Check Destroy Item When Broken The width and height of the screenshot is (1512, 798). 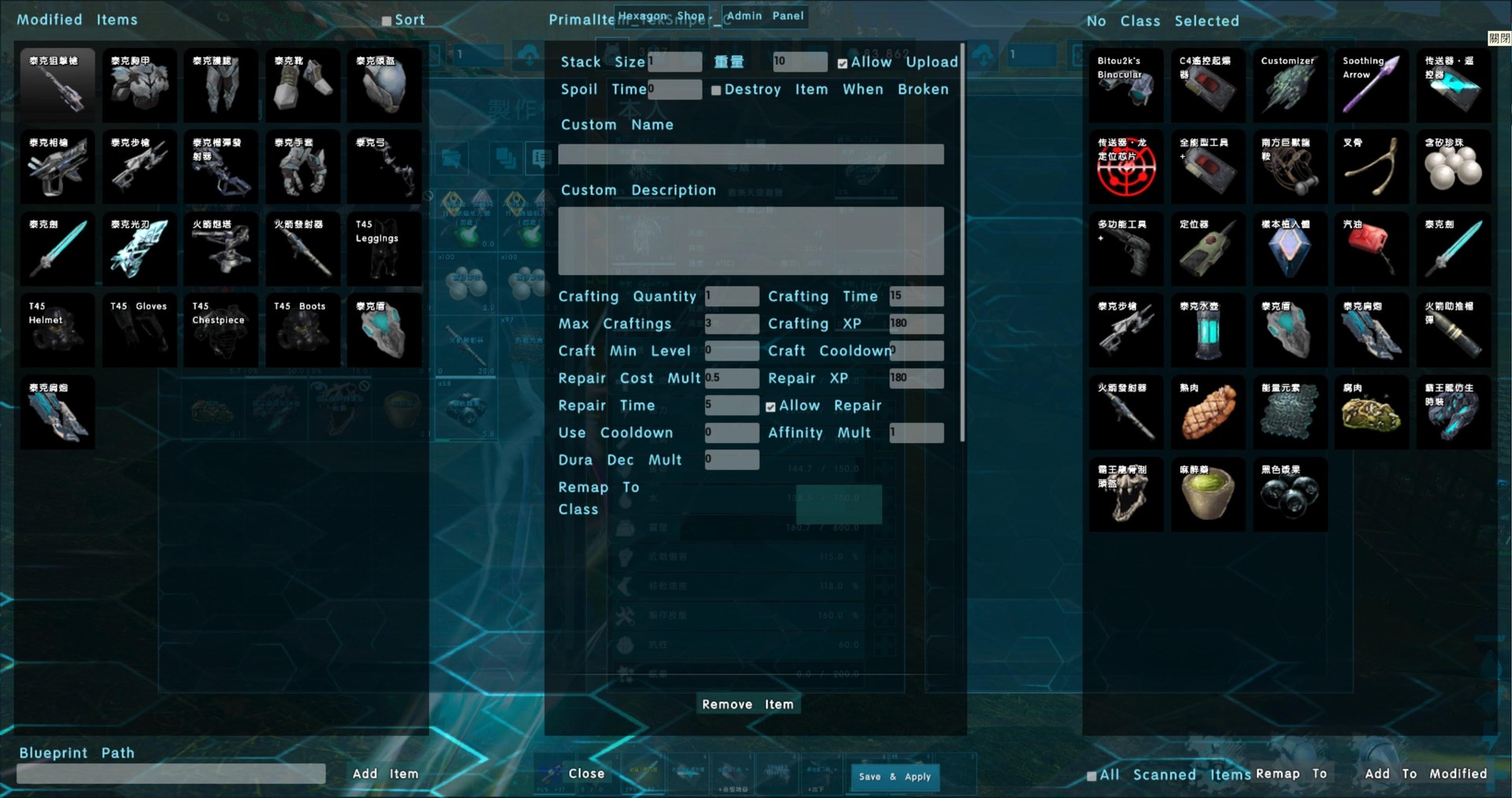coord(715,90)
